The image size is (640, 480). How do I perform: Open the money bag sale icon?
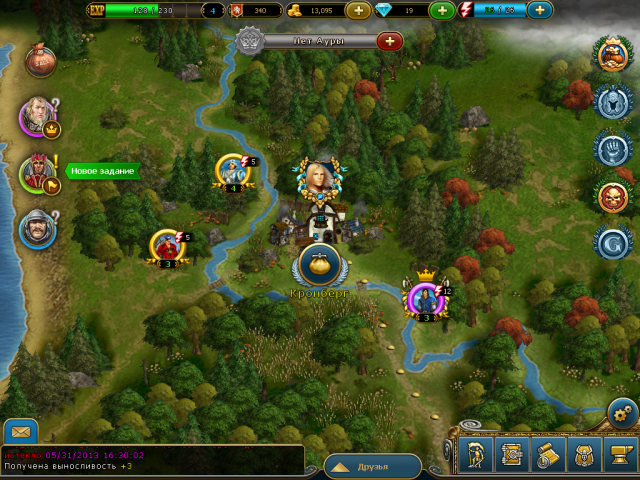pos(40,58)
